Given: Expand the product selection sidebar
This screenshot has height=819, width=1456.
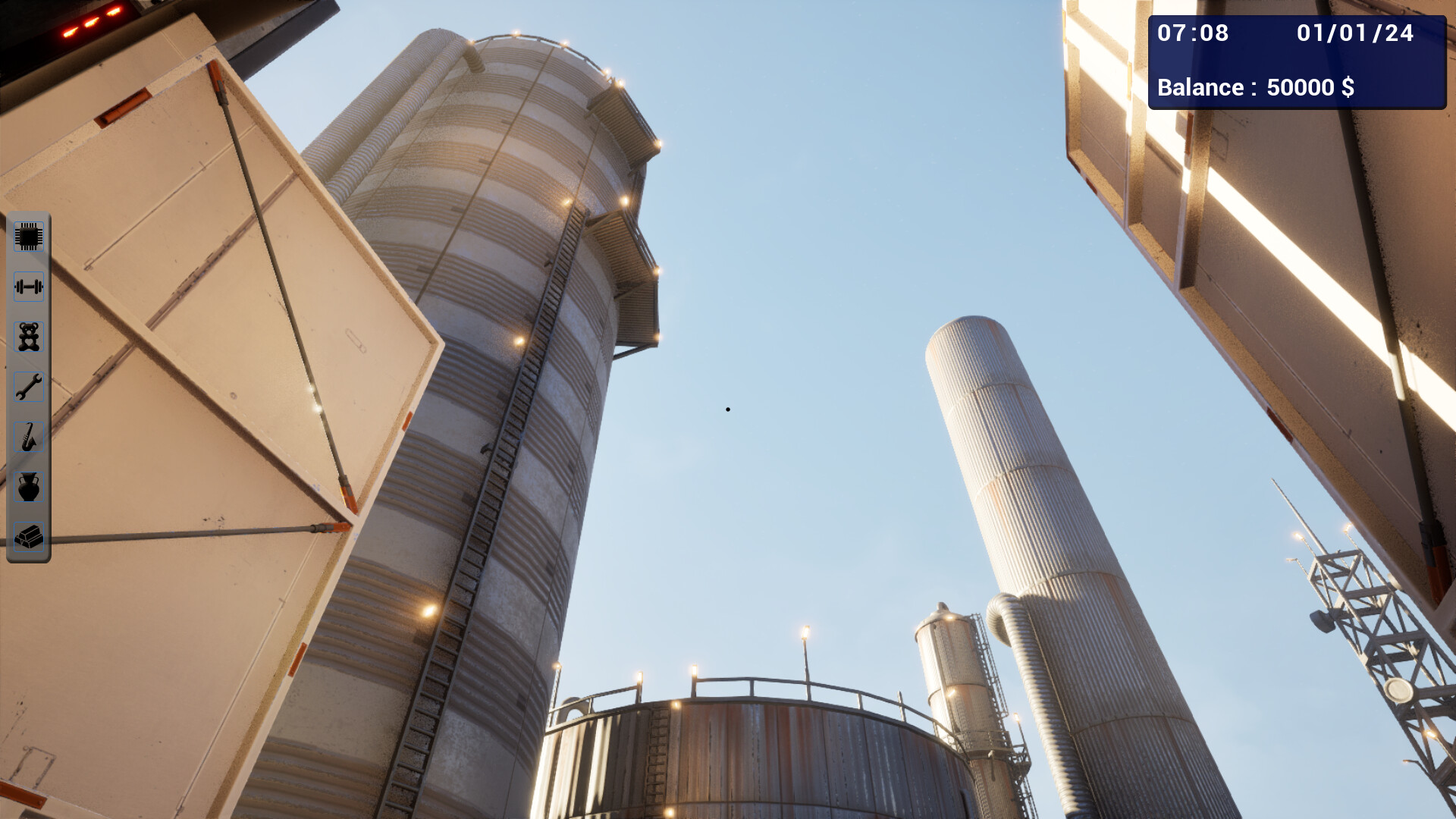Looking at the screenshot, I should point(28,388).
